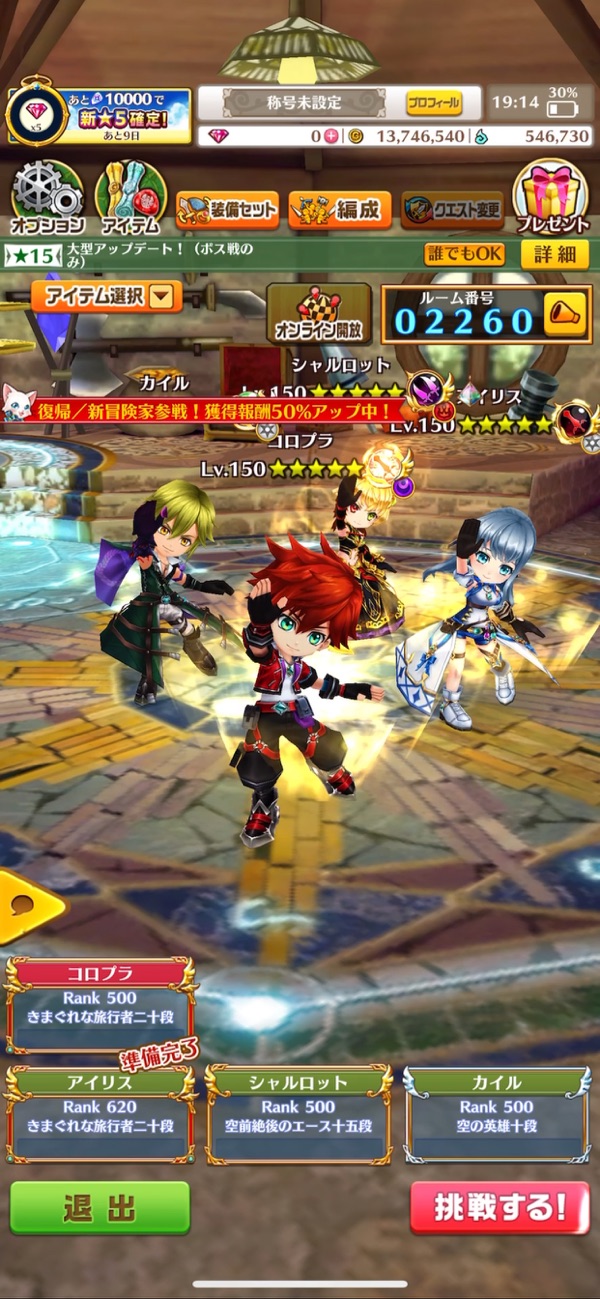Tap the オンライン開放 online open button

coord(318,313)
